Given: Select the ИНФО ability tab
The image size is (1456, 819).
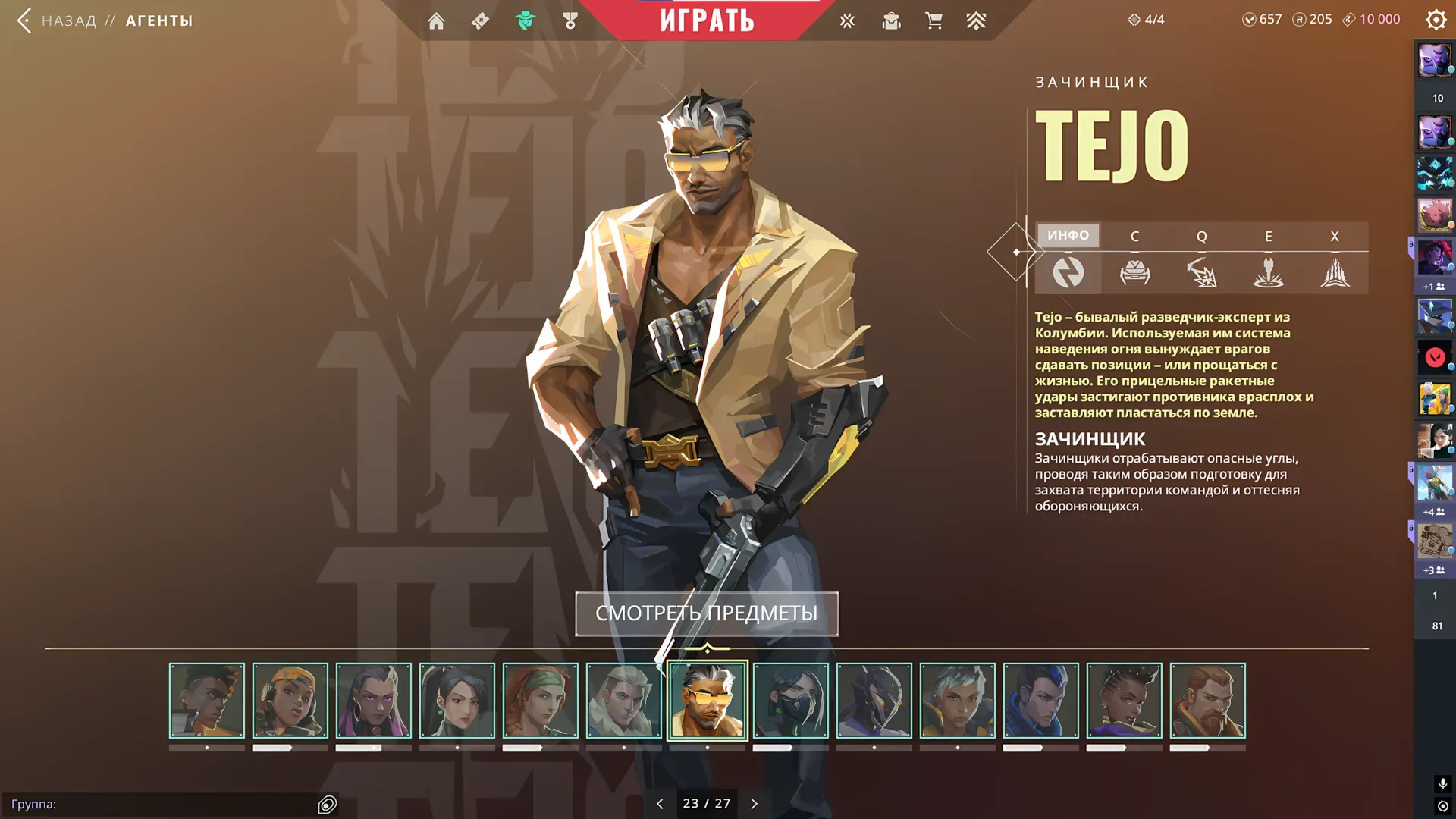Looking at the screenshot, I should 1068,236.
